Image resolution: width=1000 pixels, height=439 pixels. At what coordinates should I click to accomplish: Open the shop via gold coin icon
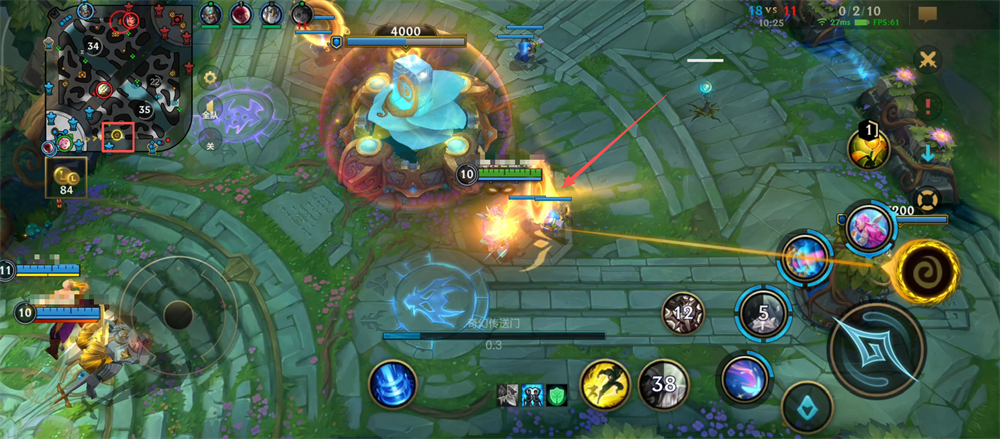pos(67,181)
